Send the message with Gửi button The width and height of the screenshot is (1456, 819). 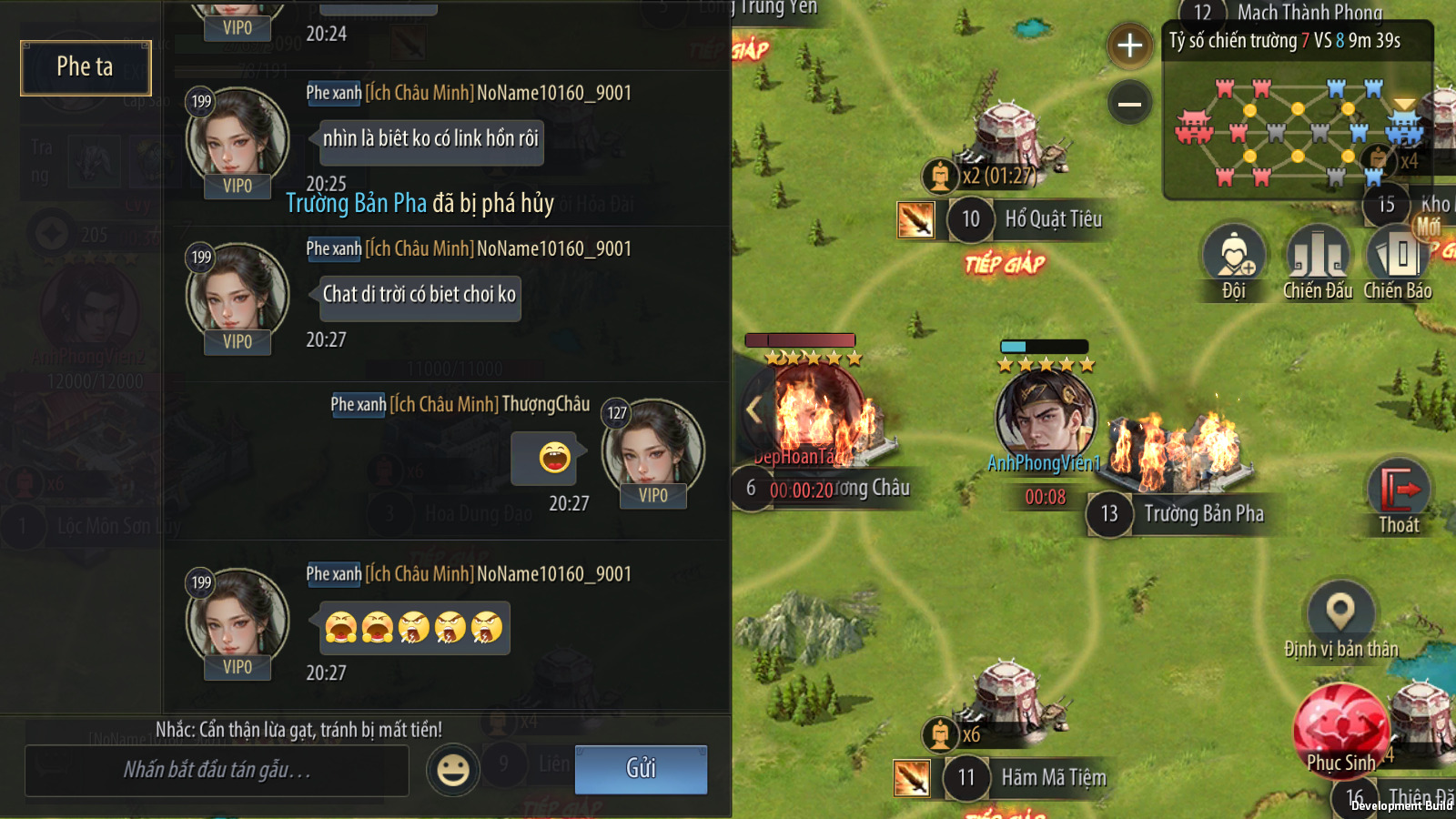[641, 769]
